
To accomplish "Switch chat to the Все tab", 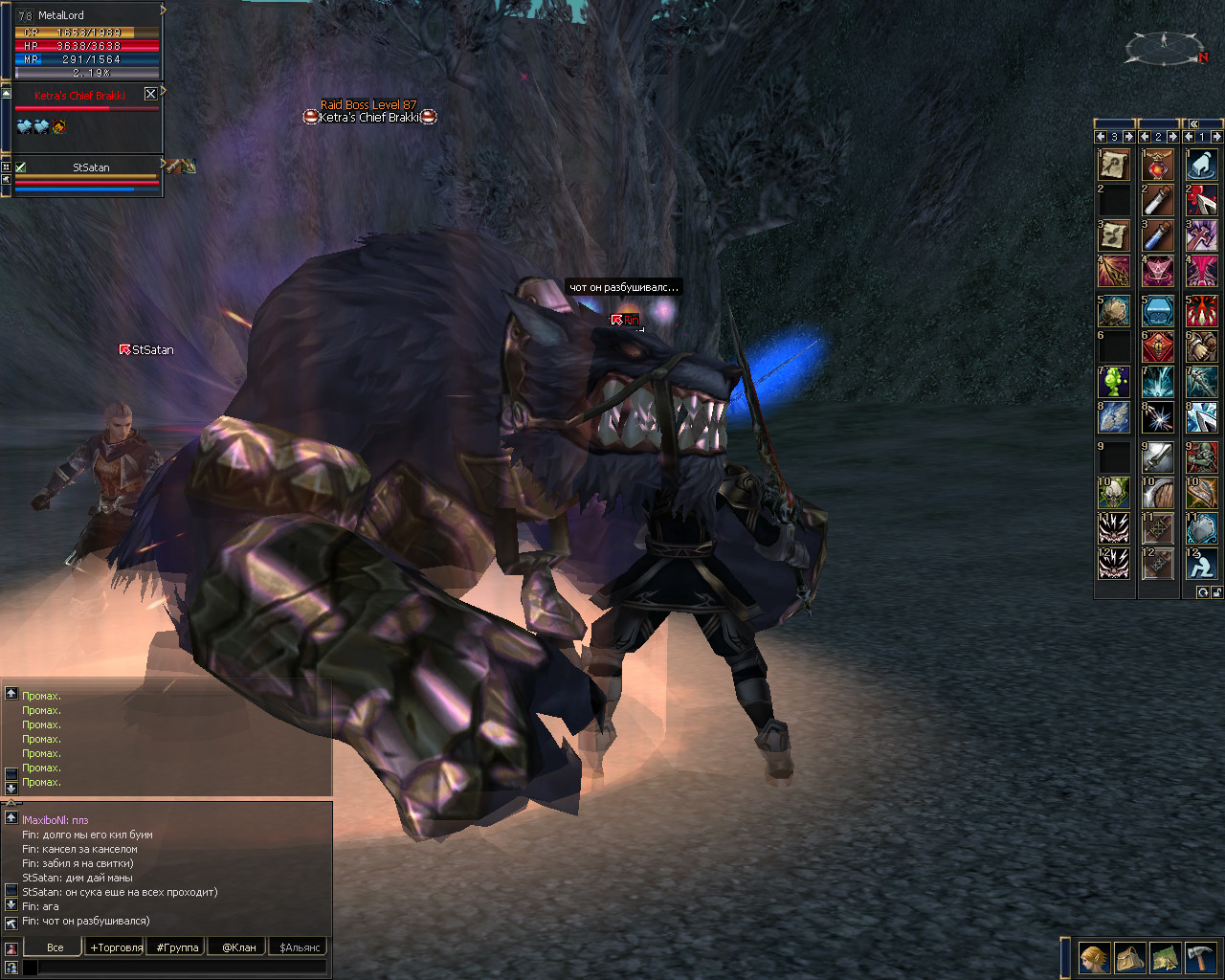I will (55, 947).
